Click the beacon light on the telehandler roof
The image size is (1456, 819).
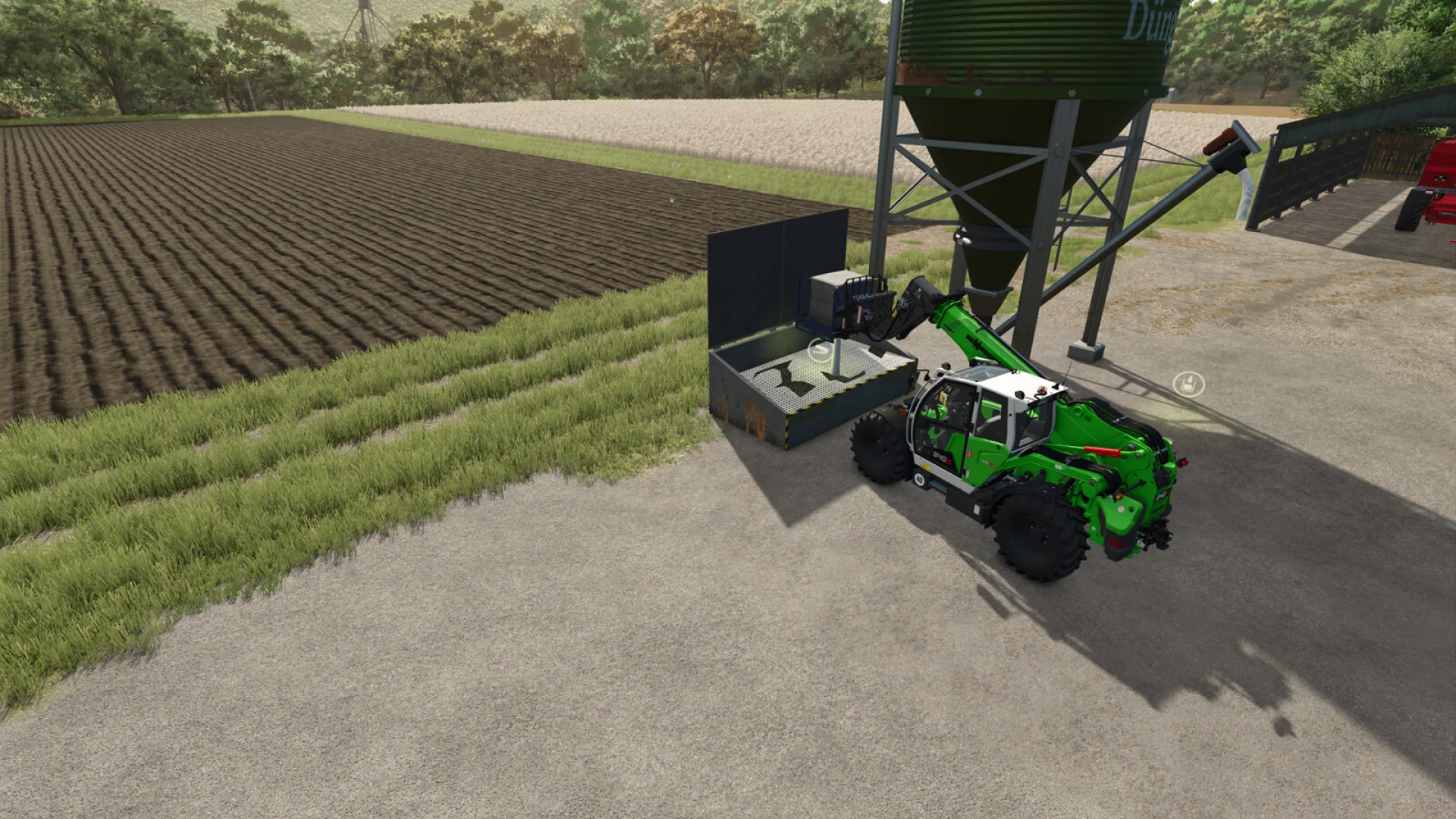point(1042,388)
